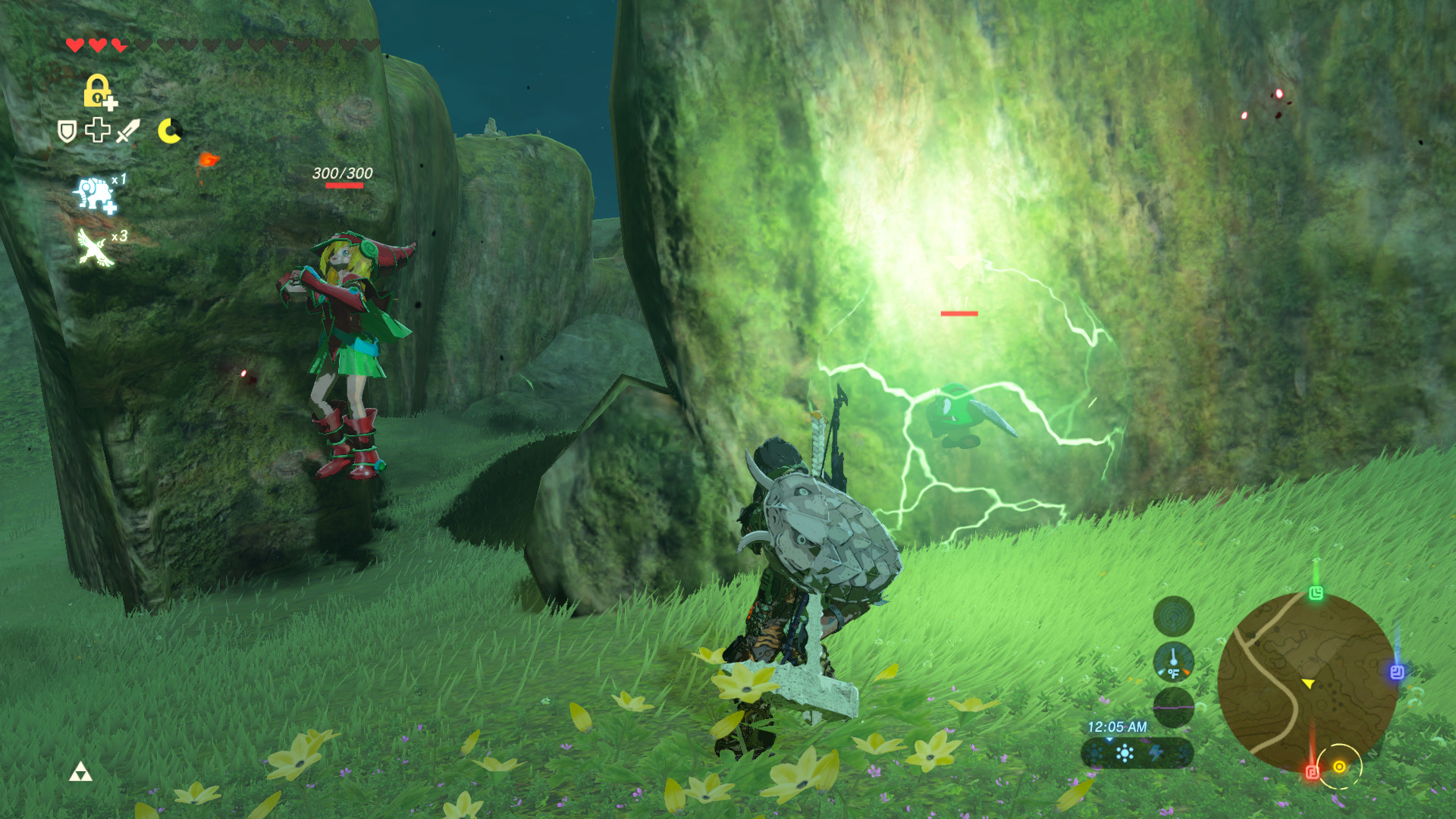Activate the Revali's Gale bird icon
1456x819 pixels.
pos(95,247)
